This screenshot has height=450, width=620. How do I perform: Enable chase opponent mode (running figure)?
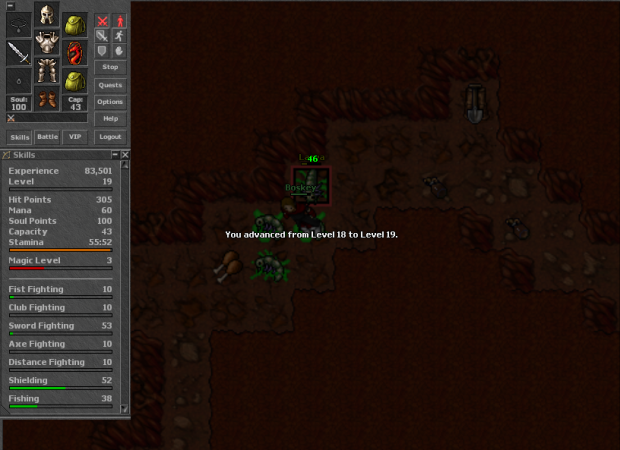click(x=119, y=35)
